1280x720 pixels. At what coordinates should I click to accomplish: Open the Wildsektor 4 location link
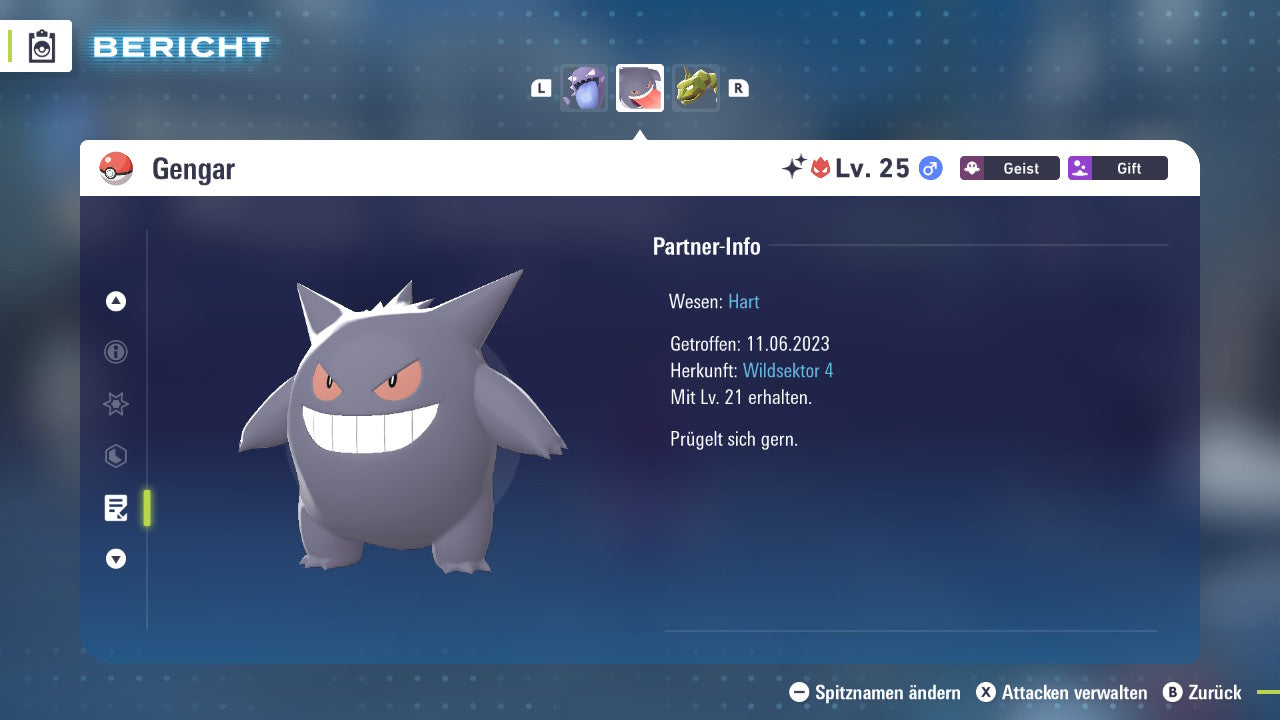coord(790,370)
